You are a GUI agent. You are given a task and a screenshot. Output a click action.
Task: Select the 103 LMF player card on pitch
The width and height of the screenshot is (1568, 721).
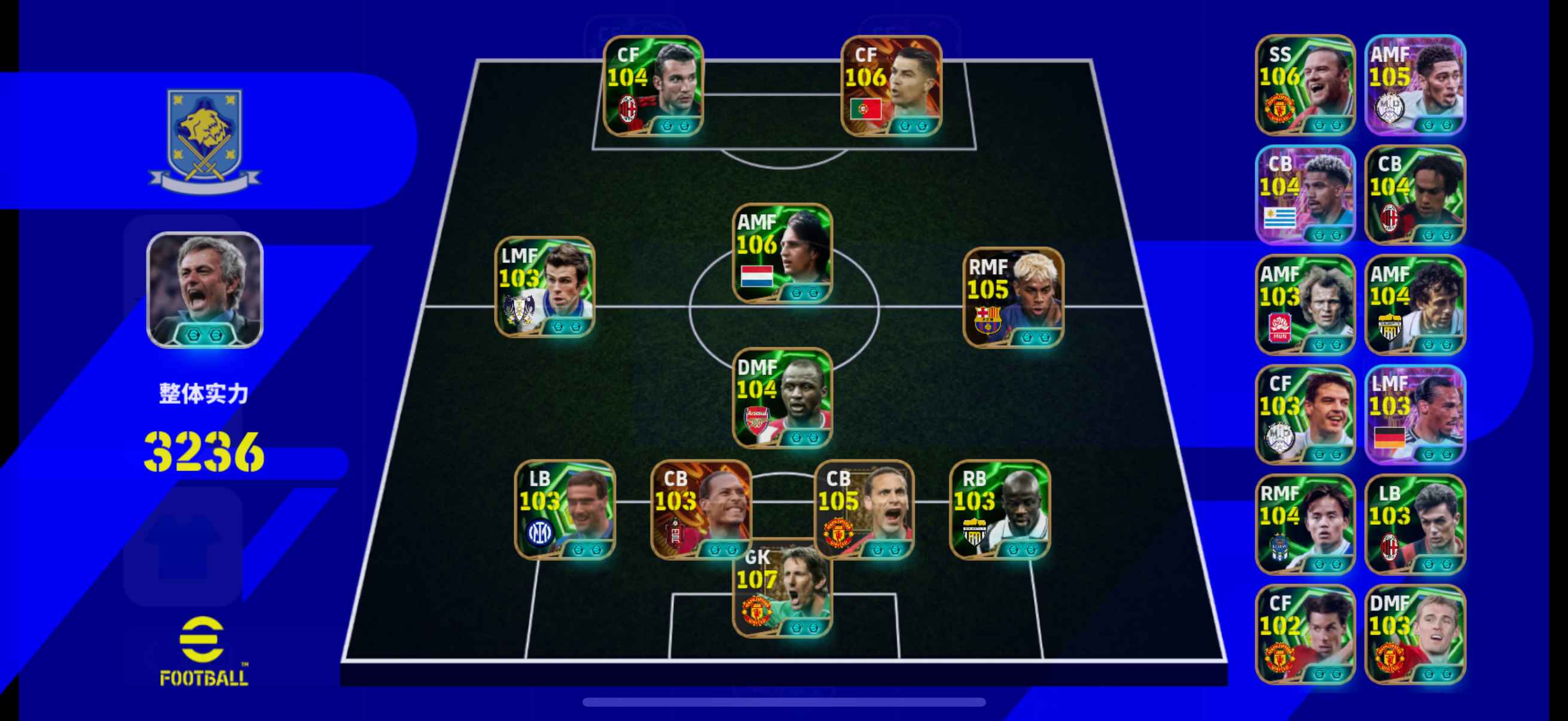[x=545, y=286]
